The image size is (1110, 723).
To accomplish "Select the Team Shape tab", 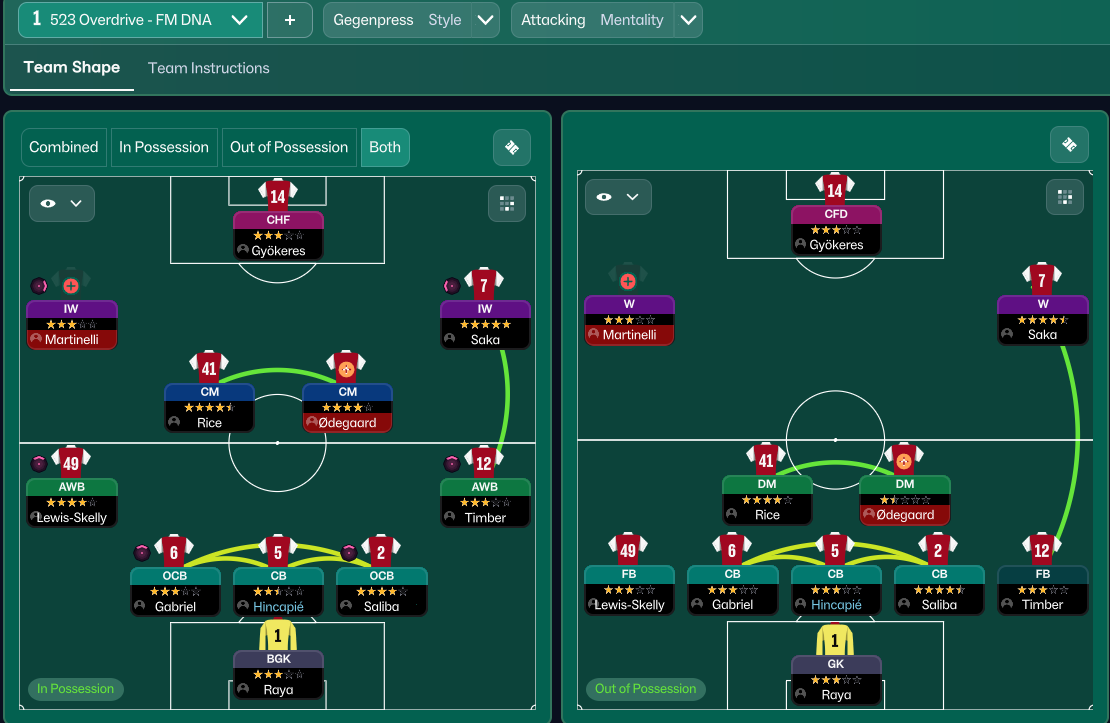I will point(72,68).
